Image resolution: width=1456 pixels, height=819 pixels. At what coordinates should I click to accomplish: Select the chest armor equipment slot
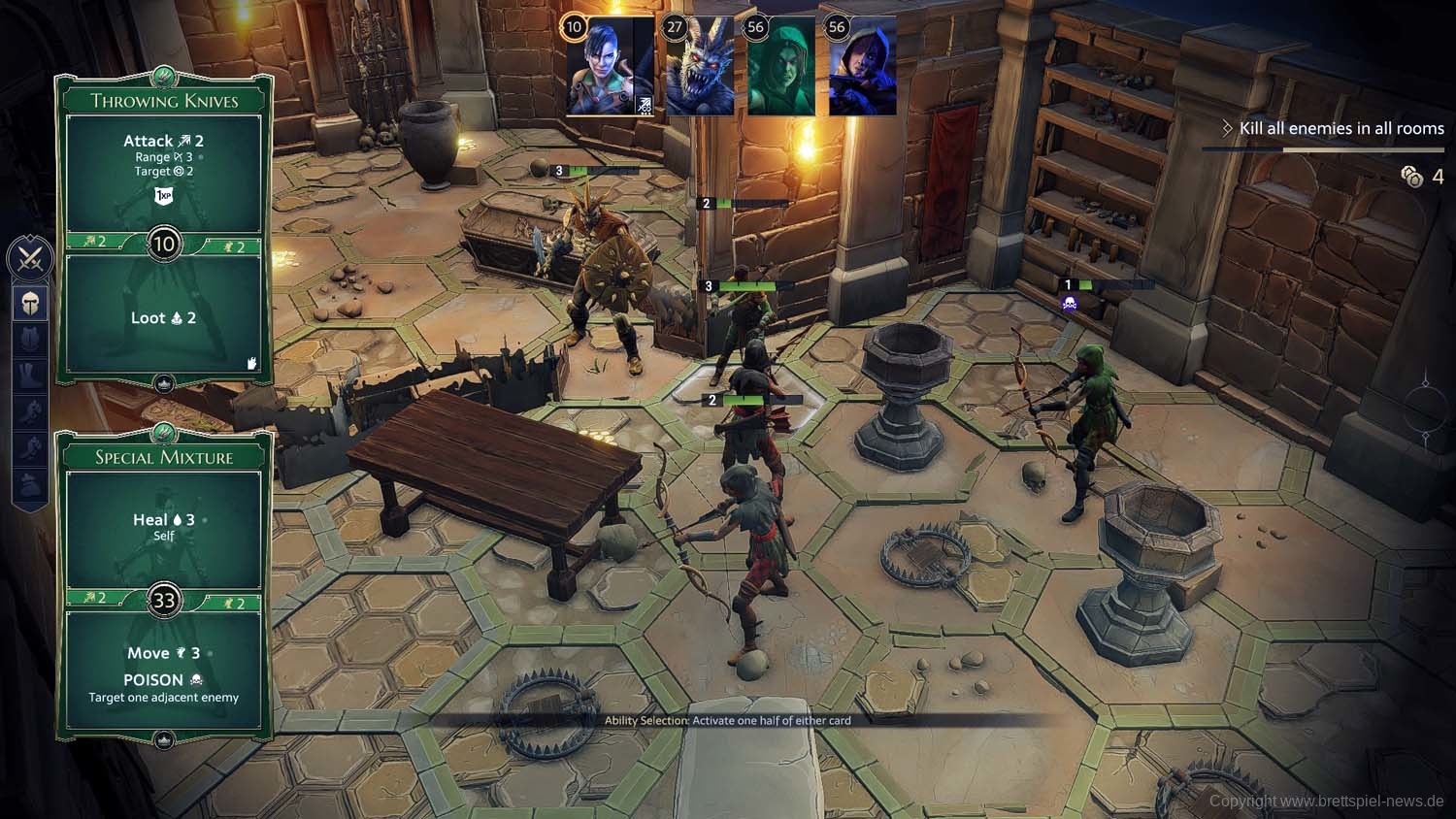click(30, 340)
